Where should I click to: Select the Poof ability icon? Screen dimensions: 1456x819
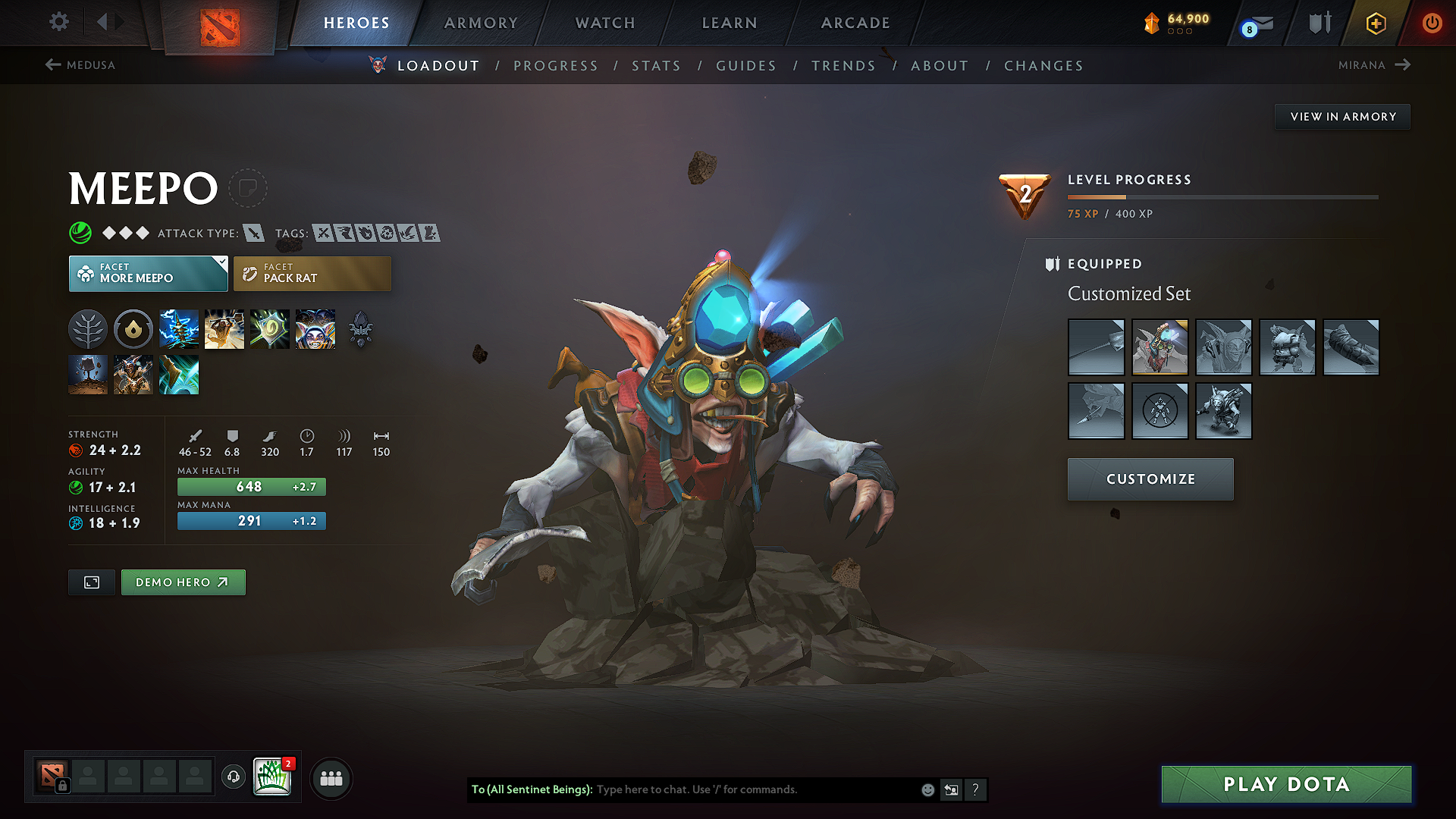224,328
